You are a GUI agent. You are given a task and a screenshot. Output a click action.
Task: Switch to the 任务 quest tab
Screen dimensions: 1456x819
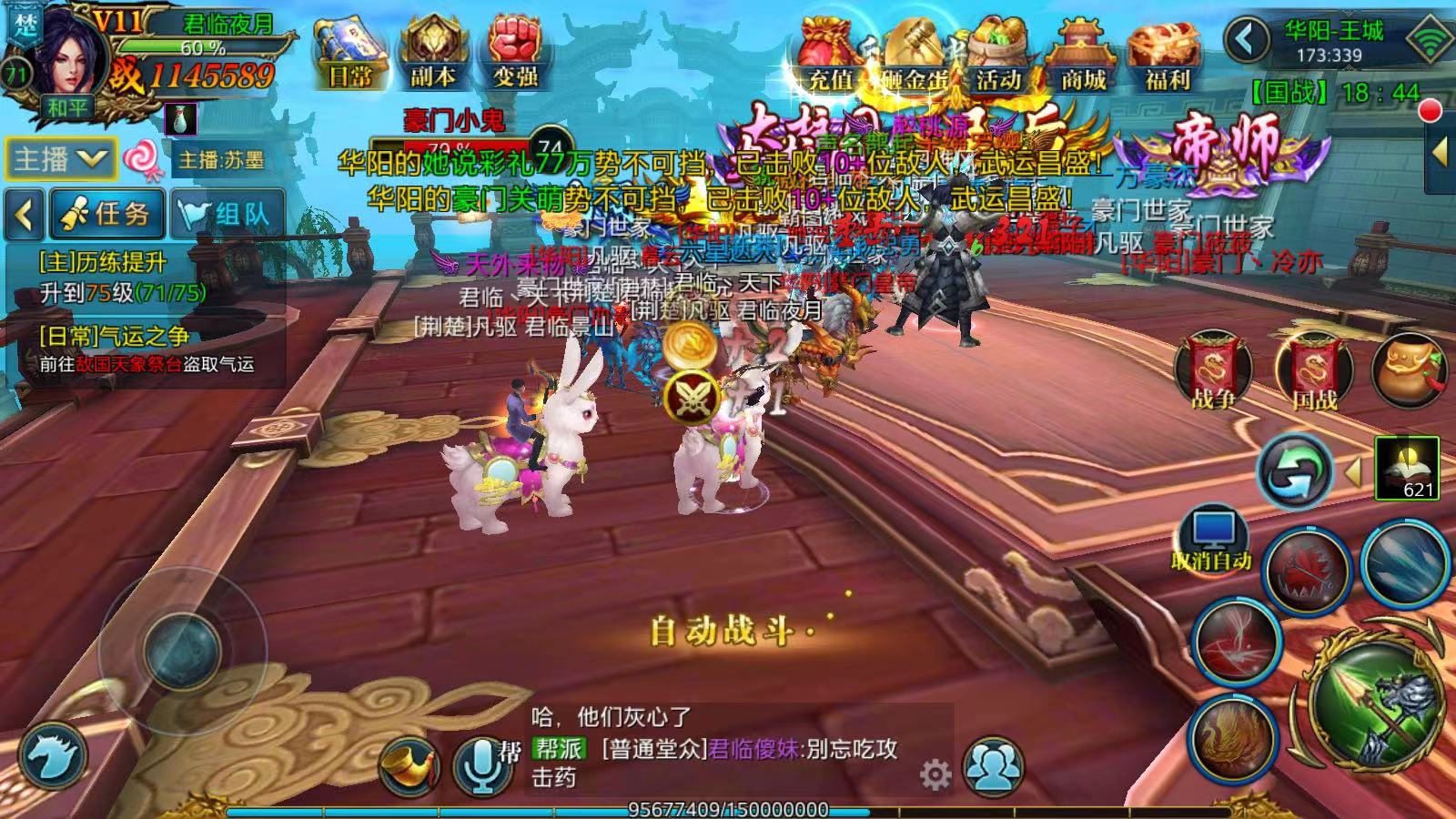(x=107, y=215)
